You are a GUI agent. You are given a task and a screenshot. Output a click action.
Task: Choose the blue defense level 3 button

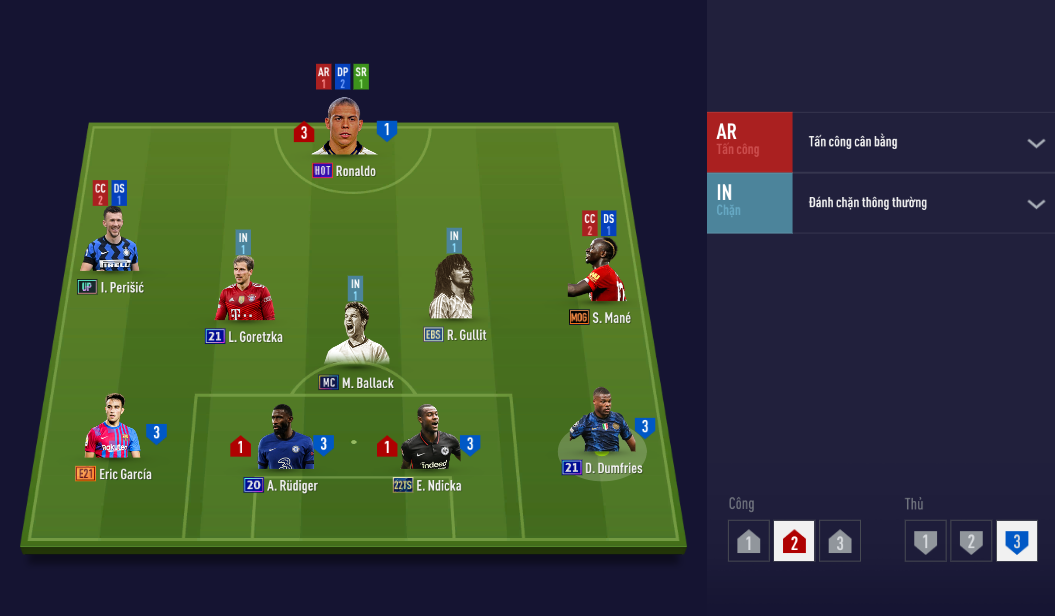click(x=1016, y=542)
